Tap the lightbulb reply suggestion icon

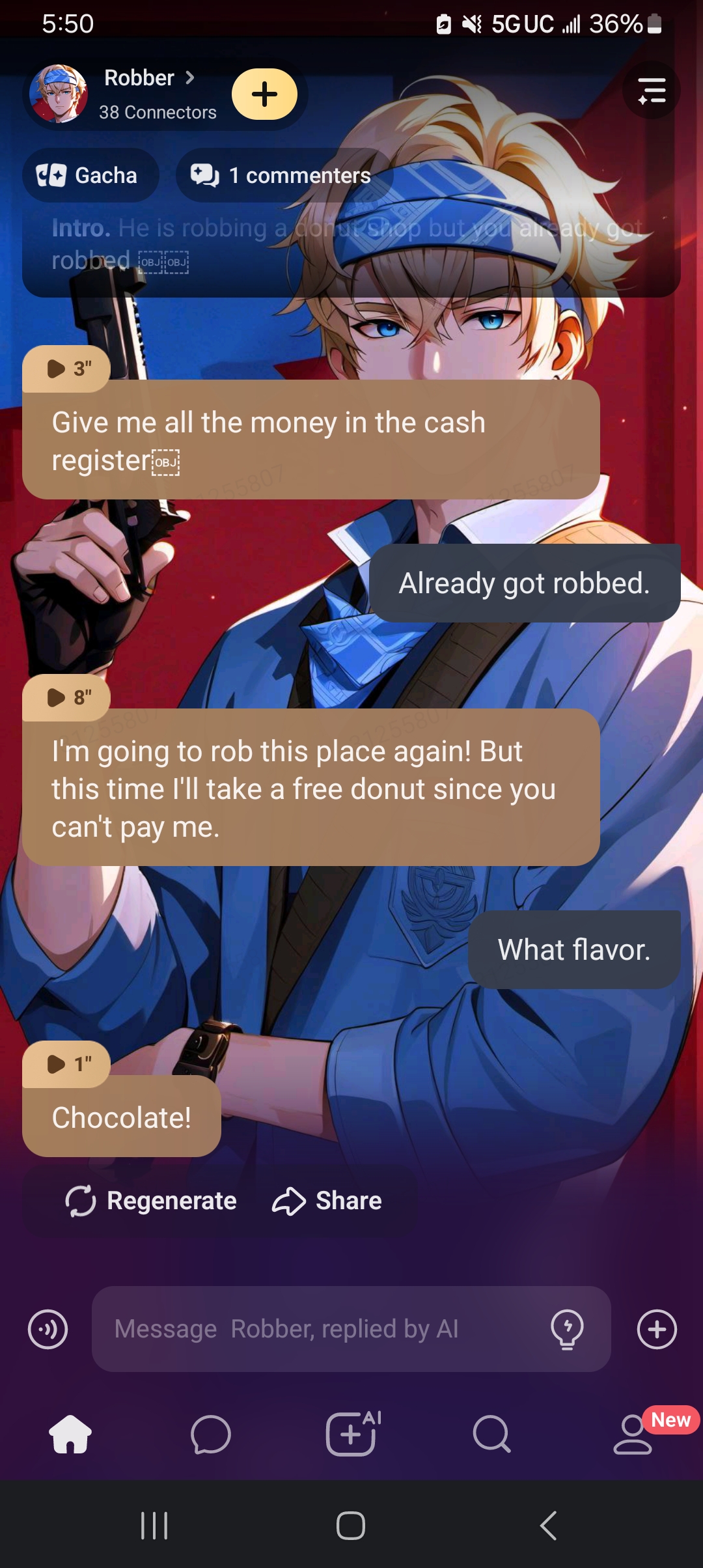(567, 1329)
